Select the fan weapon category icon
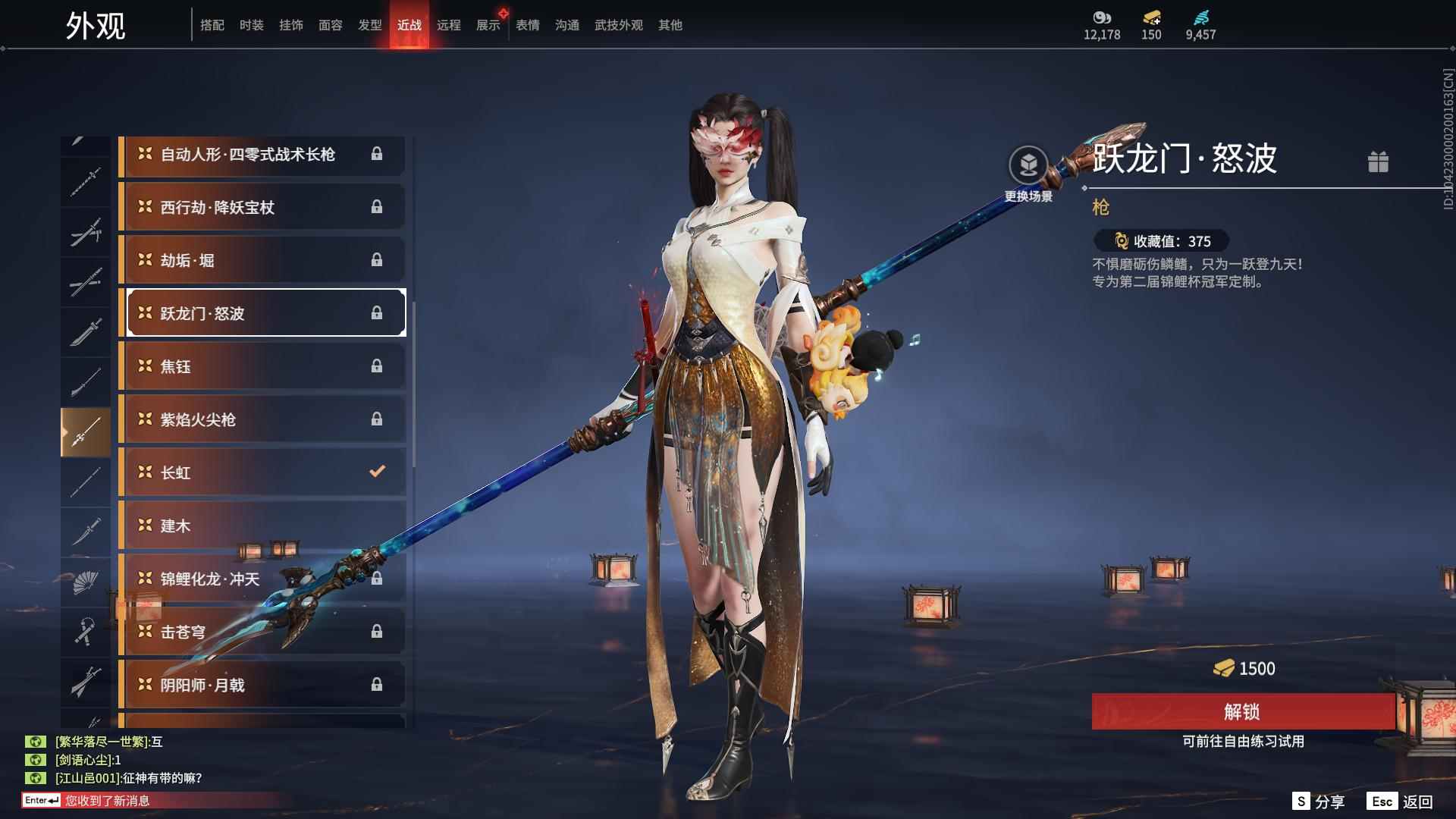1456x819 pixels. [86, 581]
